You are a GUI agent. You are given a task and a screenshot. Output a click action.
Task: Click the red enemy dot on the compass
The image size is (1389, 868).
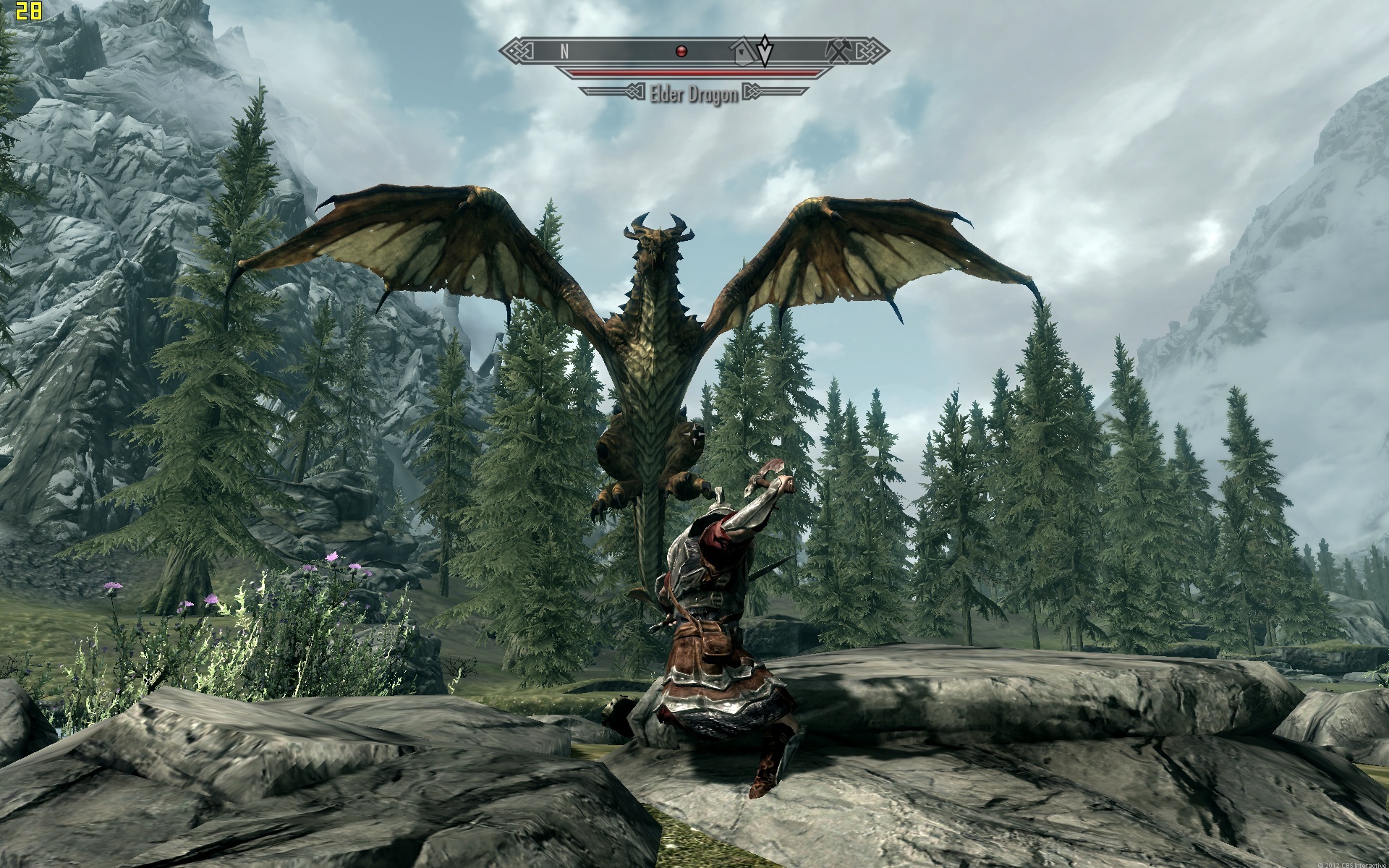coord(680,51)
